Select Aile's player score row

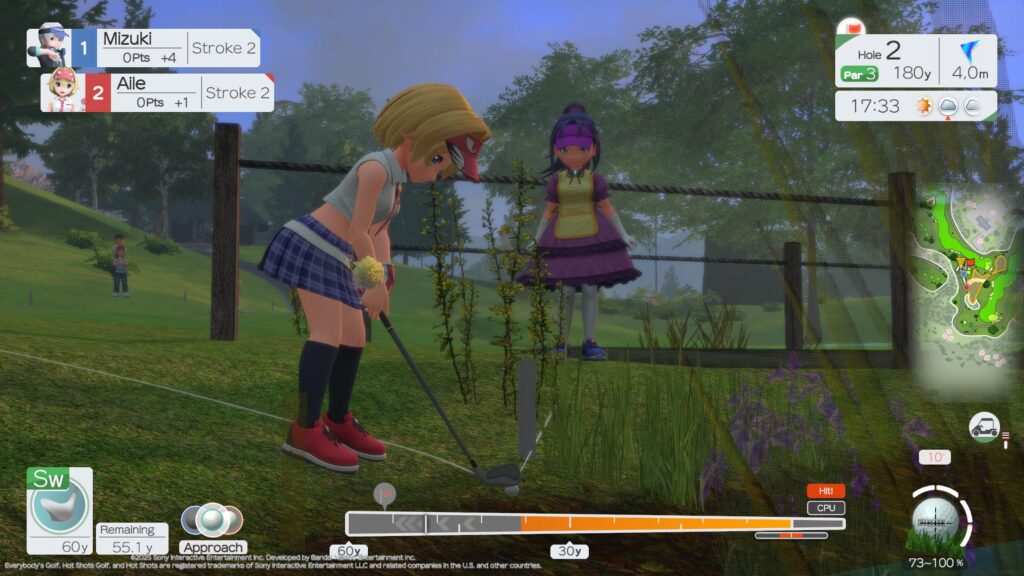pyautogui.click(x=157, y=92)
